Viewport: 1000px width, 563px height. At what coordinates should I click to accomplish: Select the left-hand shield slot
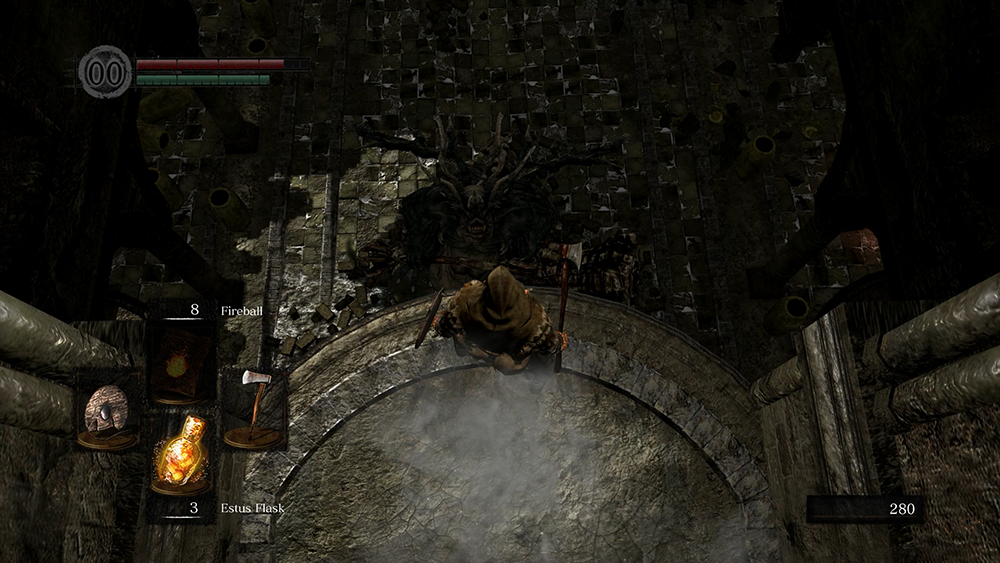(x=108, y=410)
